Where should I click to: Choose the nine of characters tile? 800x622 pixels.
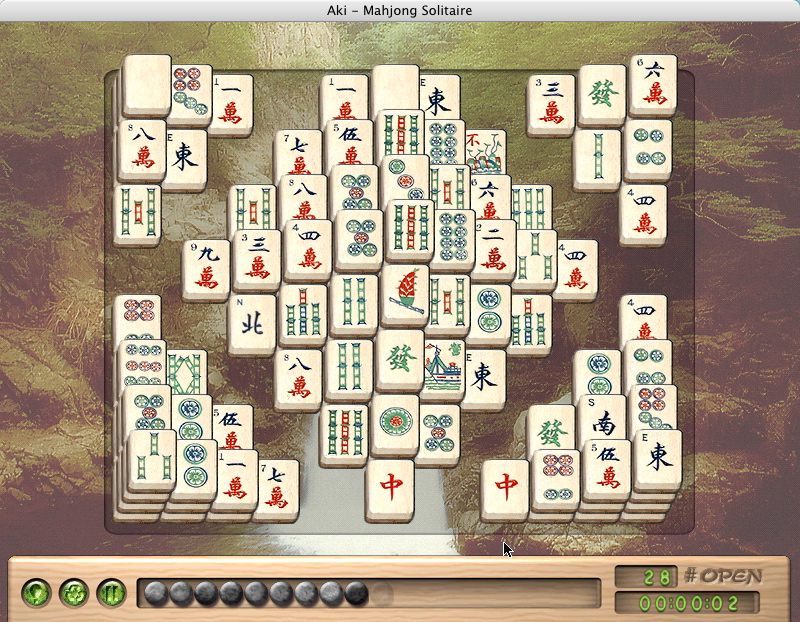coord(206,268)
